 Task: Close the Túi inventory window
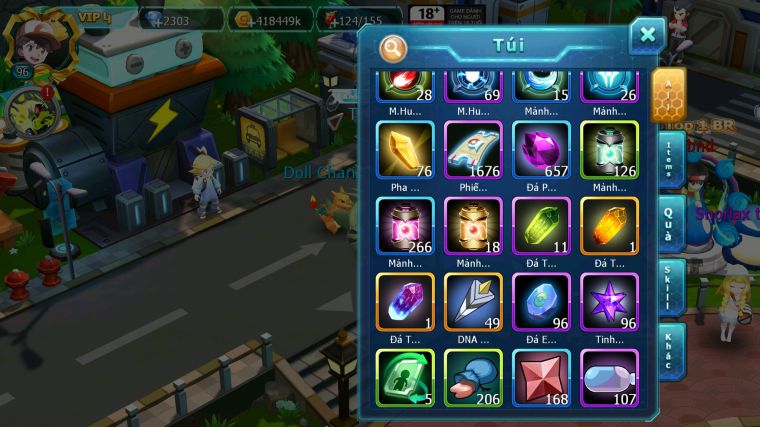click(x=647, y=36)
